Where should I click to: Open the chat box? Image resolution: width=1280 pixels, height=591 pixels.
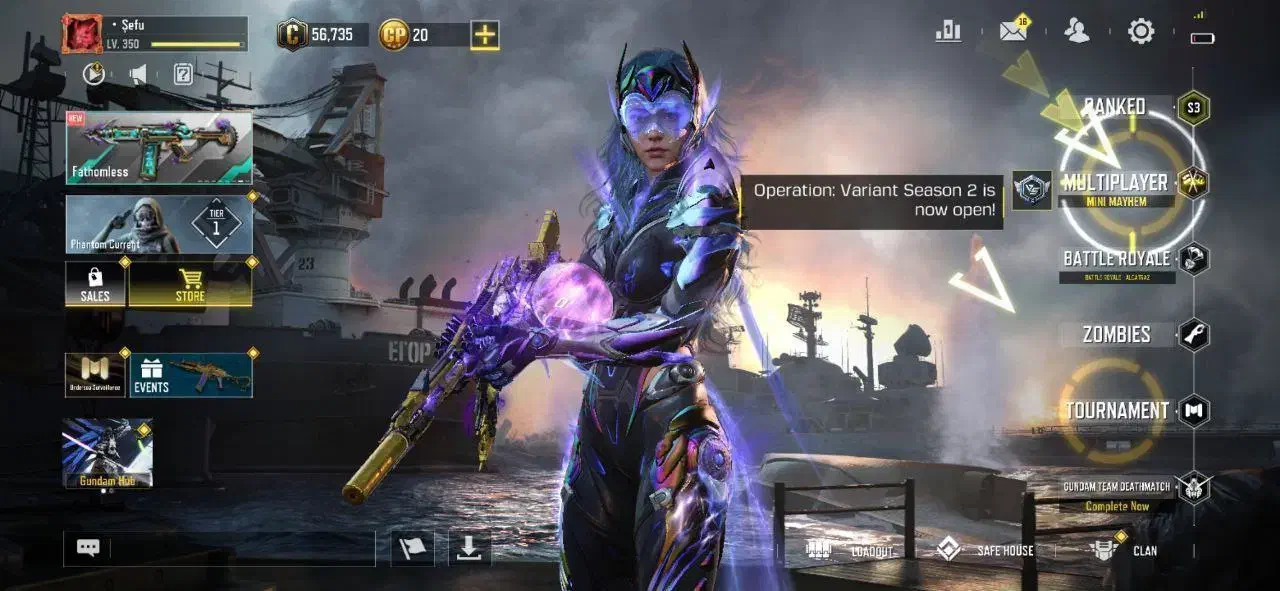click(88, 548)
